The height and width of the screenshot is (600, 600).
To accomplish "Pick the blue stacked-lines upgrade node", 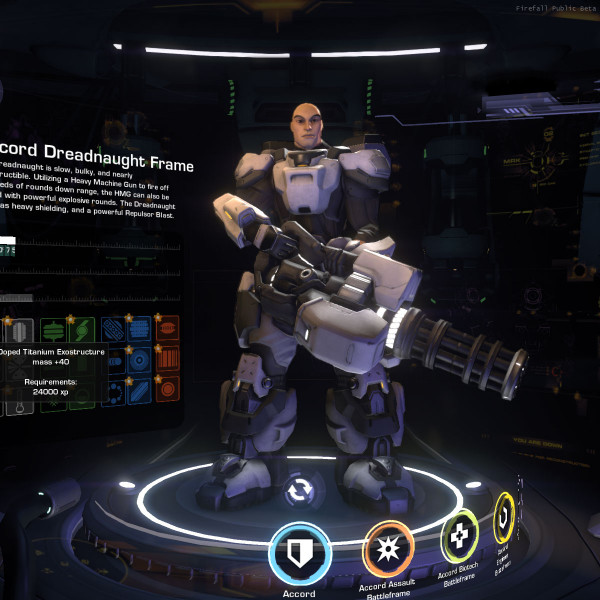I will tap(139, 328).
